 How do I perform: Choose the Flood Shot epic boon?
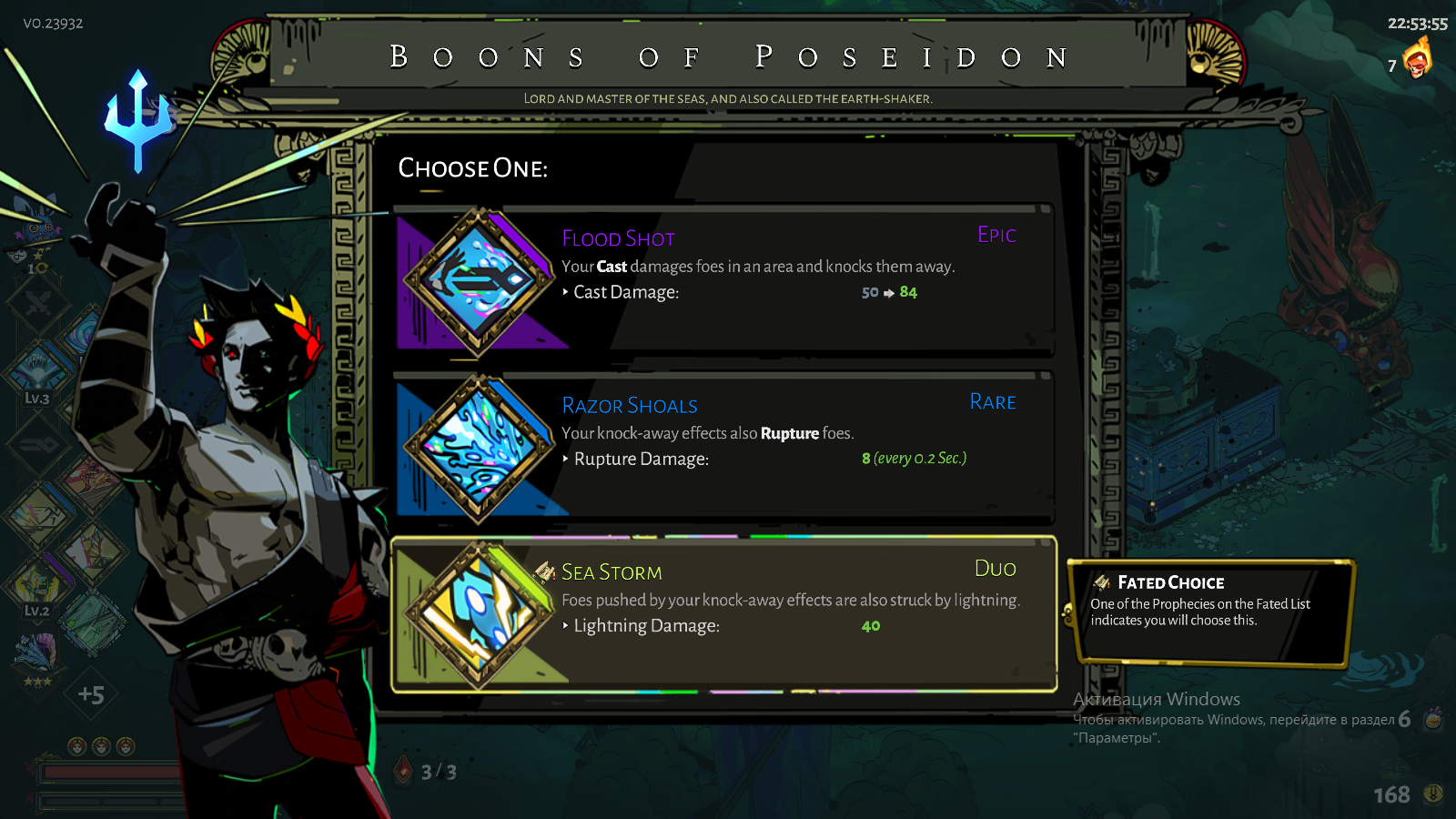tap(723, 279)
